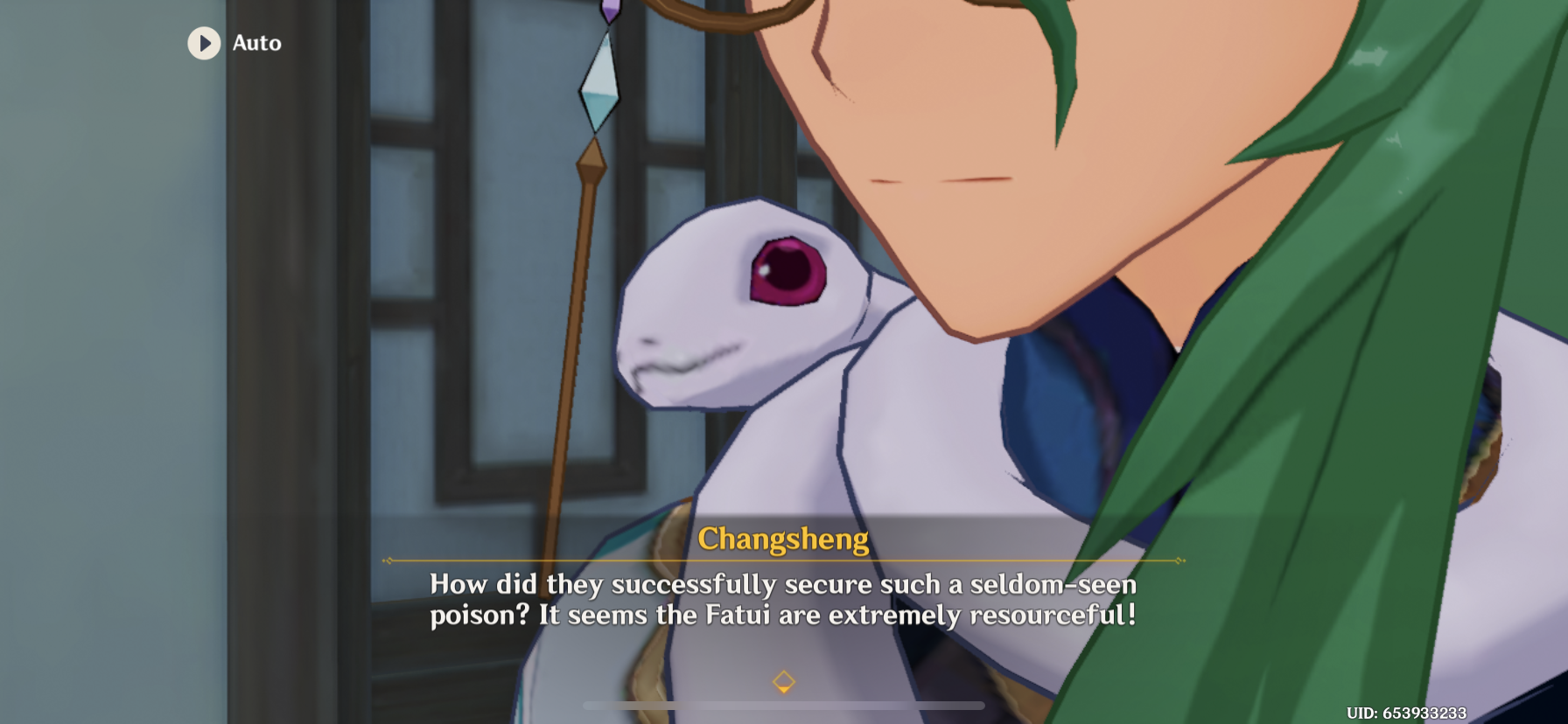Screen dimensions: 1568x724
Task: Select the circular play button beside Auto
Action: tap(206, 43)
